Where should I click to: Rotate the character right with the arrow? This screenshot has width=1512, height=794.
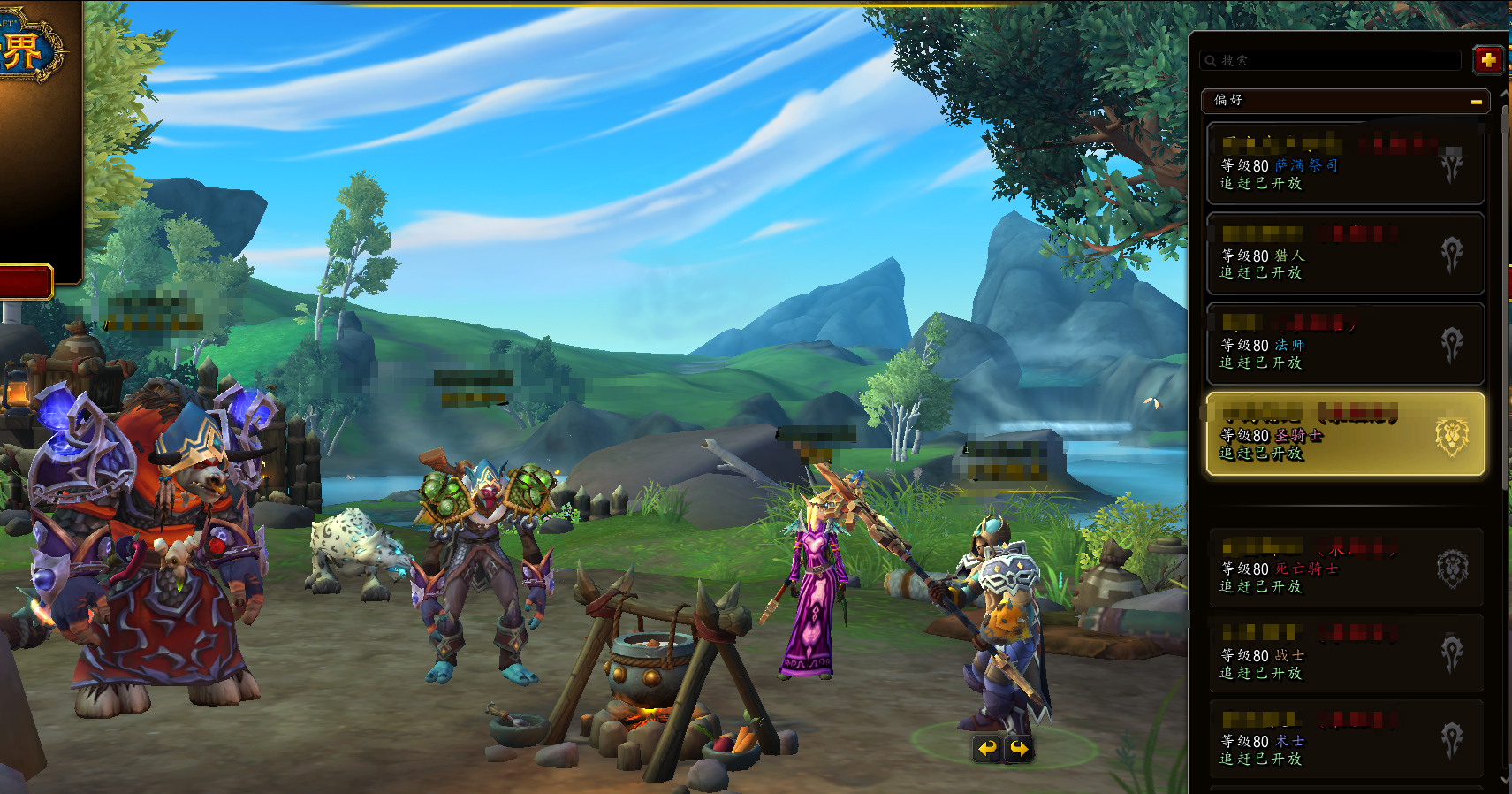click(x=1020, y=749)
